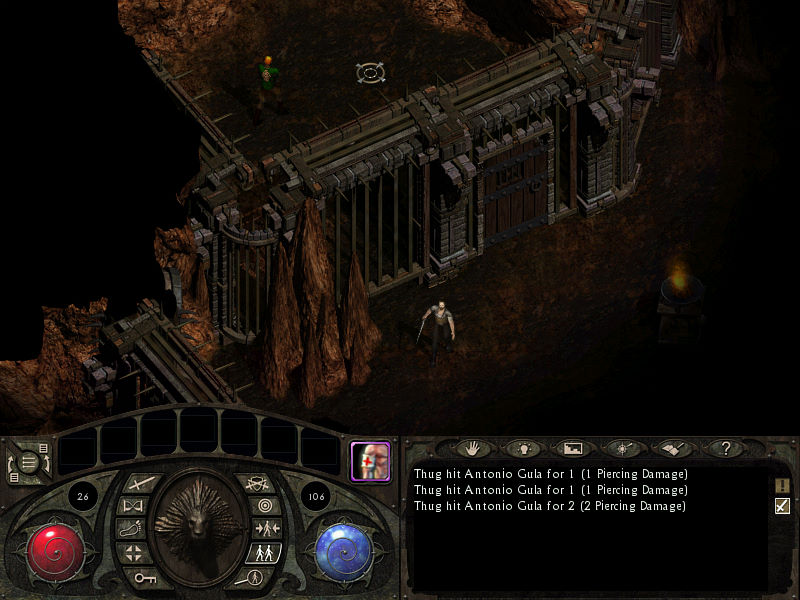Screen dimensions: 800x600
Task: Toggle the exclamation mark message filter
Action: point(782,485)
